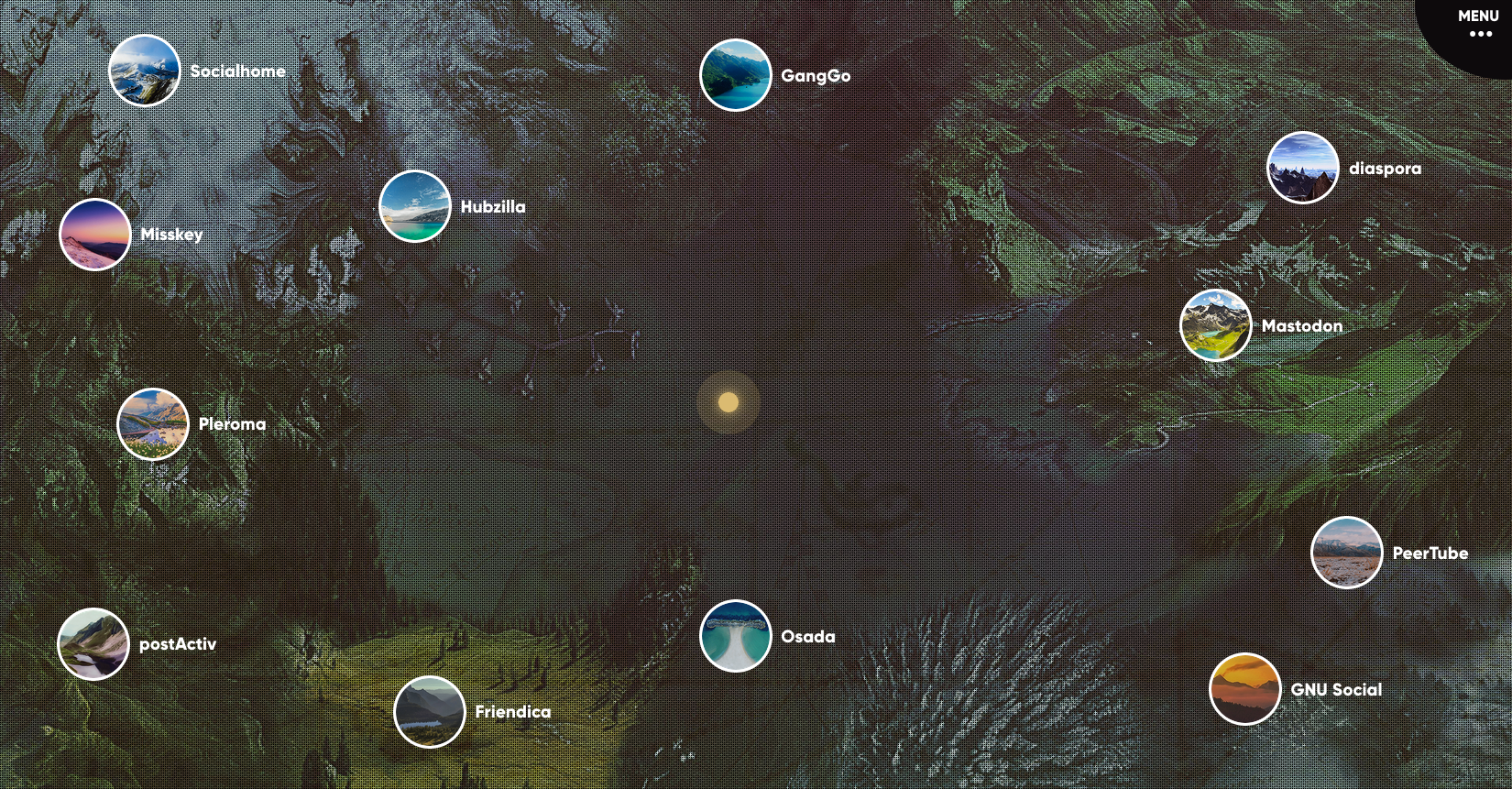The height and width of the screenshot is (789, 1512).
Task: Open the Friendica circle
Action: (x=429, y=711)
